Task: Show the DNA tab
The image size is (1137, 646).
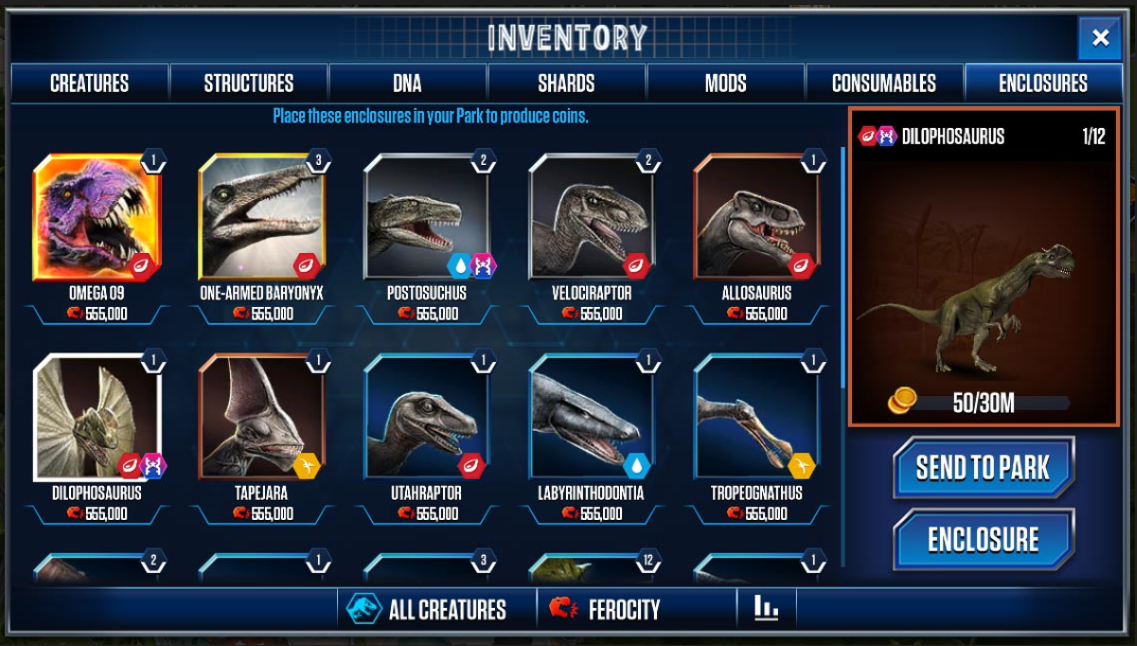Action: (x=407, y=83)
